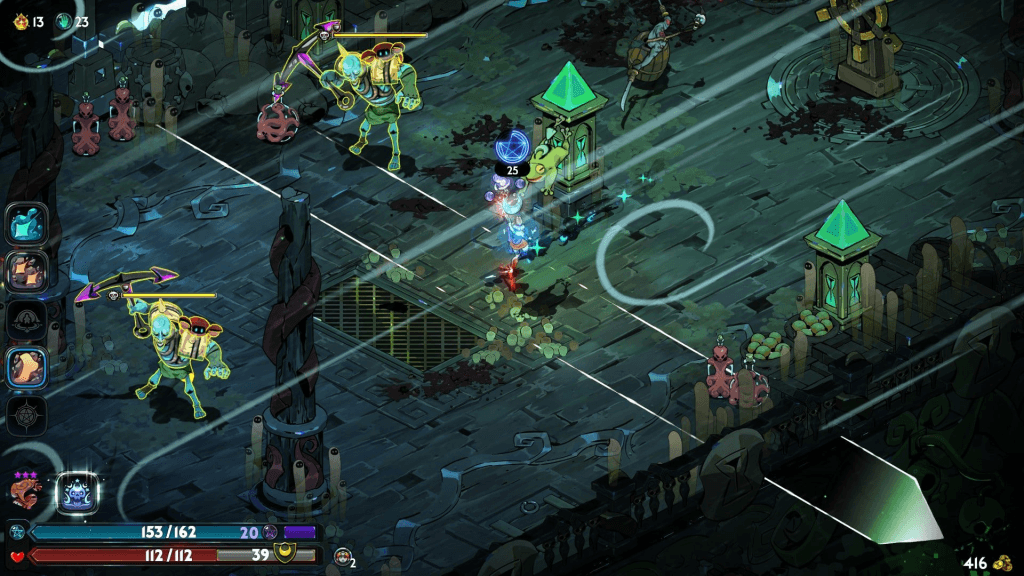Activate the glowing blue skull hex icon
The width and height of the screenshot is (1024, 576).
76,493
